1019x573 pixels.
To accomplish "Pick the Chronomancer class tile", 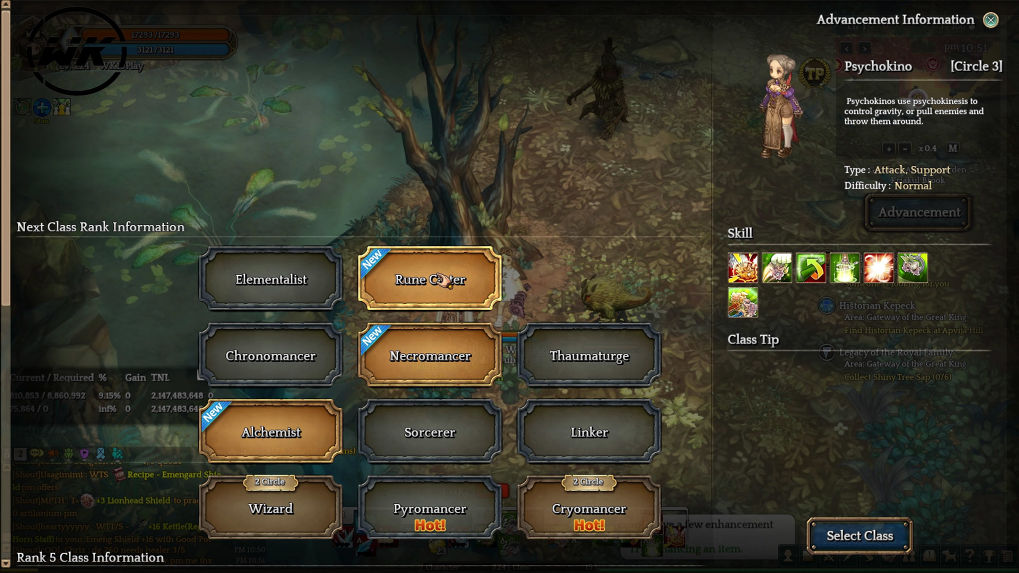I will (x=271, y=356).
